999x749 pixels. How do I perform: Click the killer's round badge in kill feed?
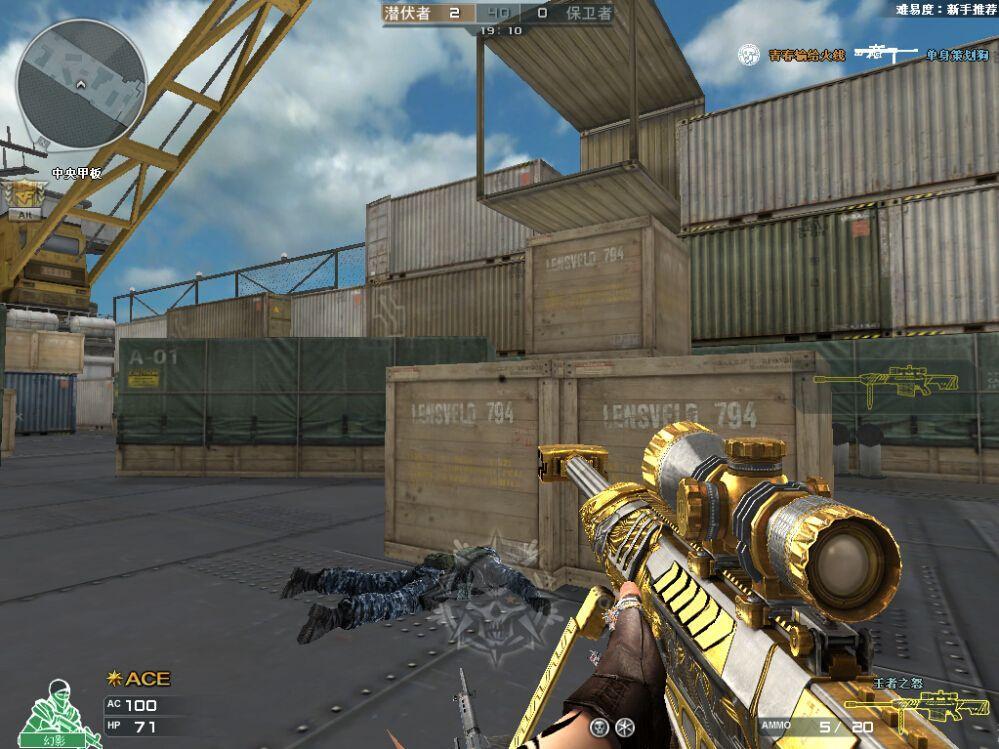click(750, 54)
